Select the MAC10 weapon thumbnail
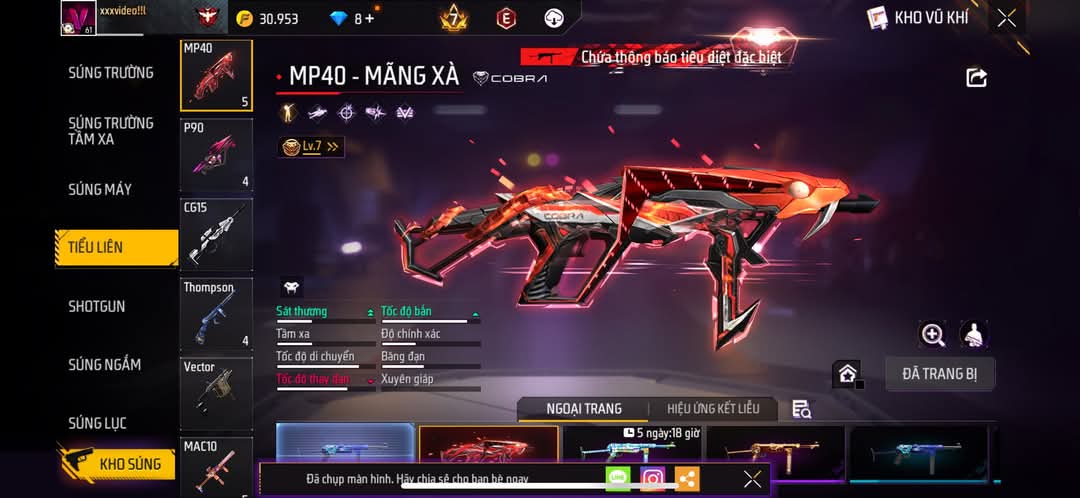Image resolution: width=1080 pixels, height=498 pixels. (x=216, y=464)
